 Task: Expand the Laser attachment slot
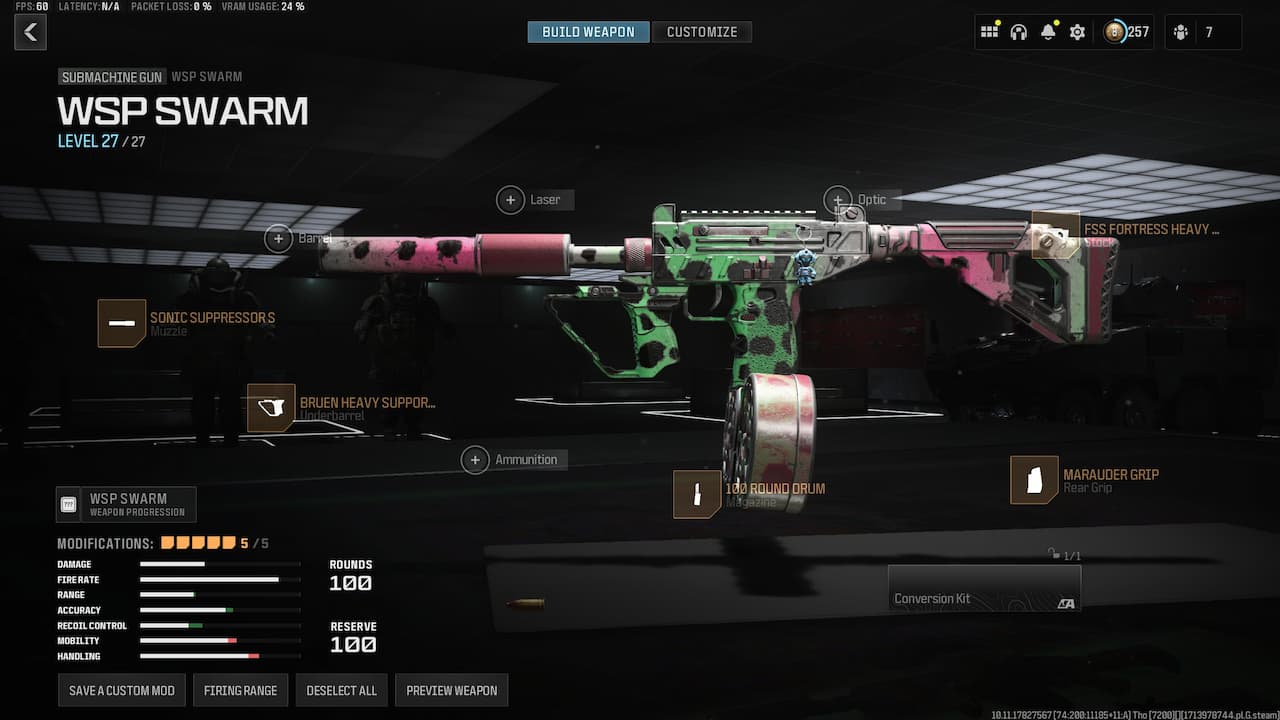(x=510, y=199)
